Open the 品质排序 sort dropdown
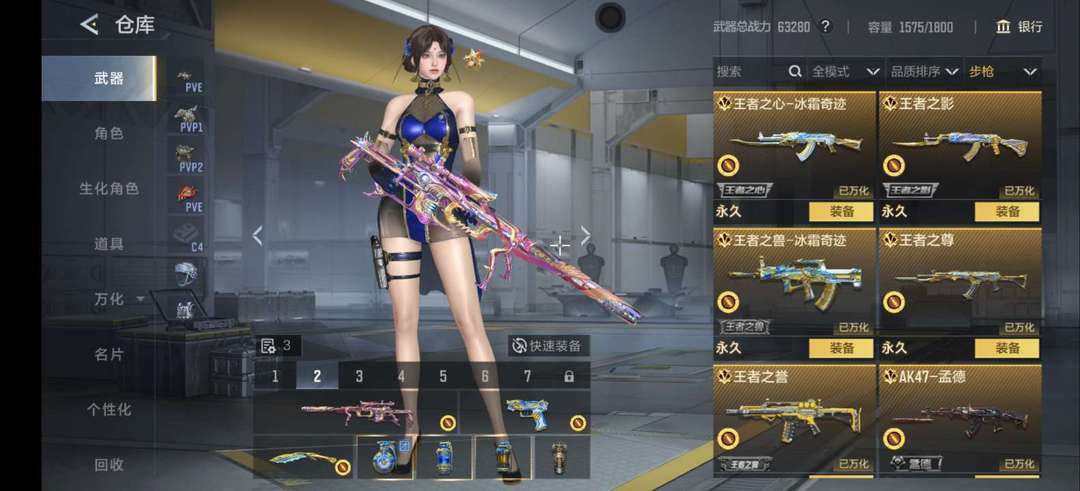The width and height of the screenshot is (1080, 491). [x=924, y=72]
